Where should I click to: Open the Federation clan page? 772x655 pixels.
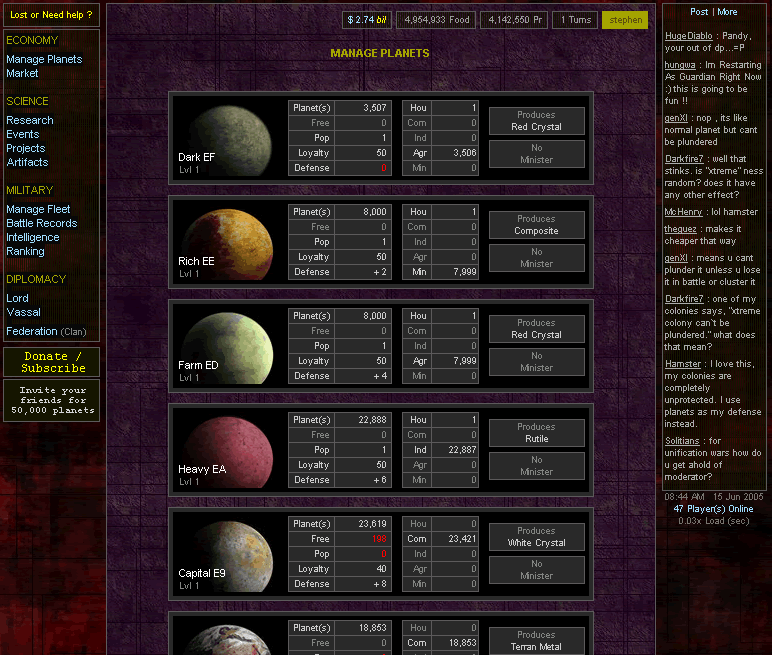click(32, 331)
